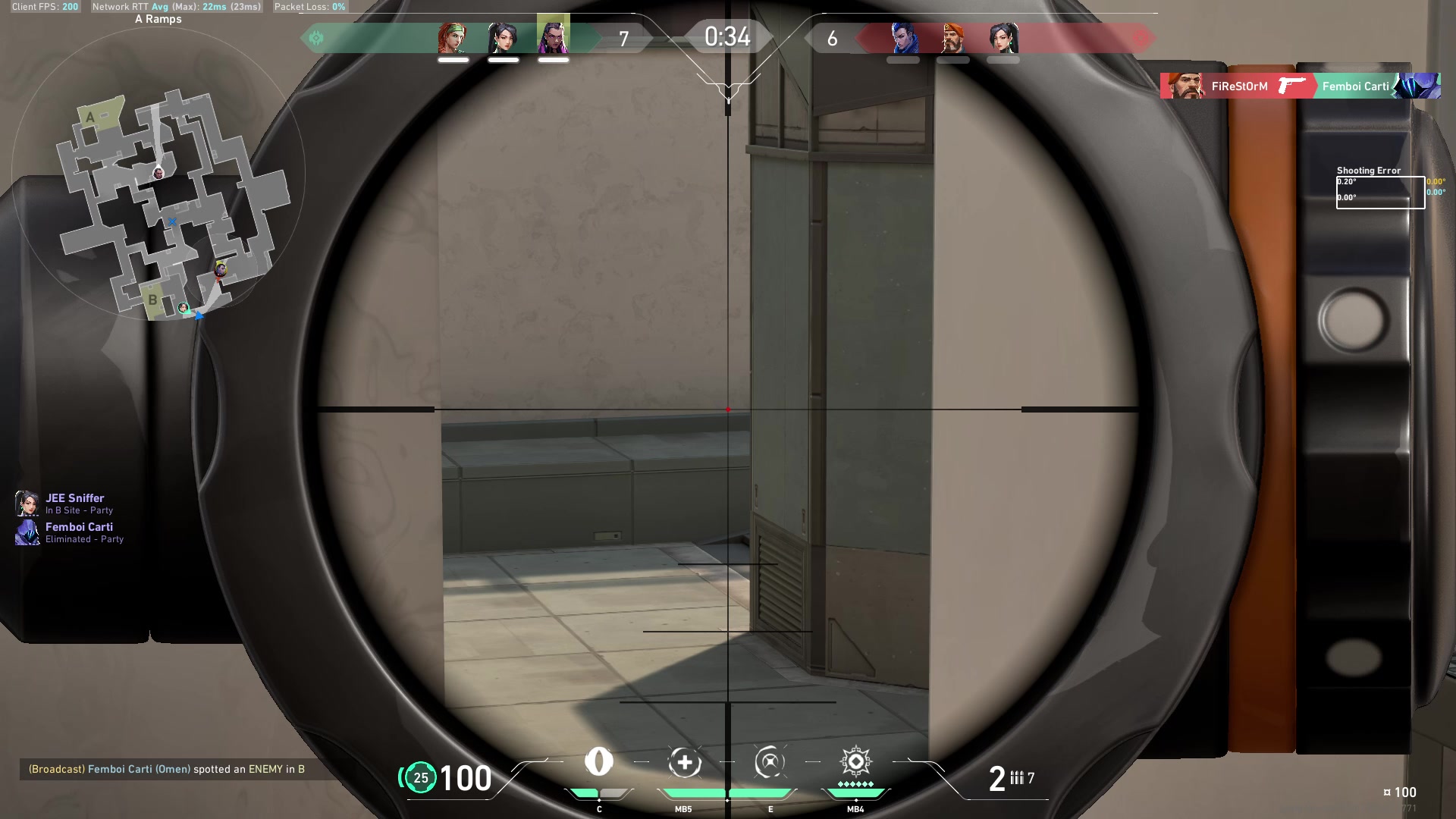Toggle the health bar under Skye's portrait

(451, 58)
